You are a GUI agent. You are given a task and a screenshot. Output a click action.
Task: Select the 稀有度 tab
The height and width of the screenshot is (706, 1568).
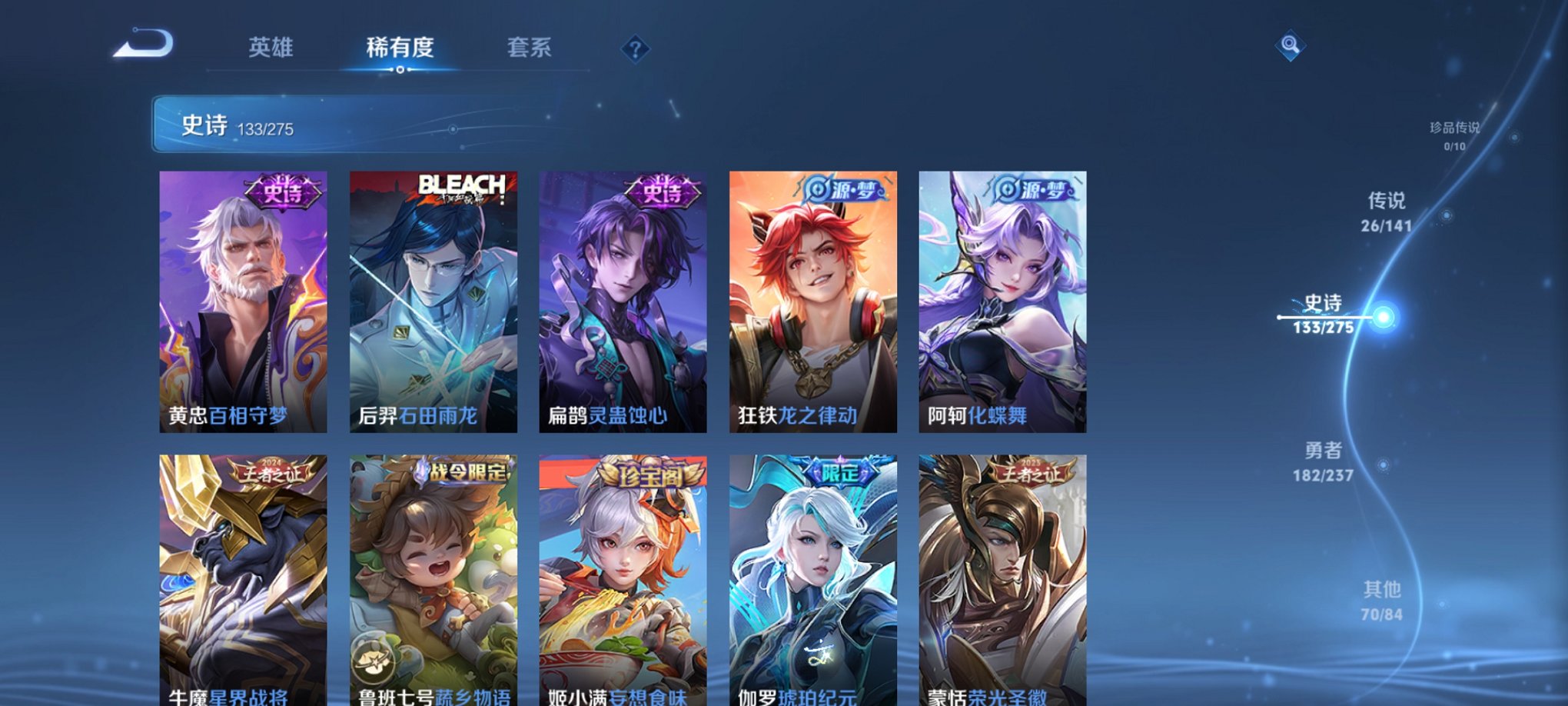[398, 48]
